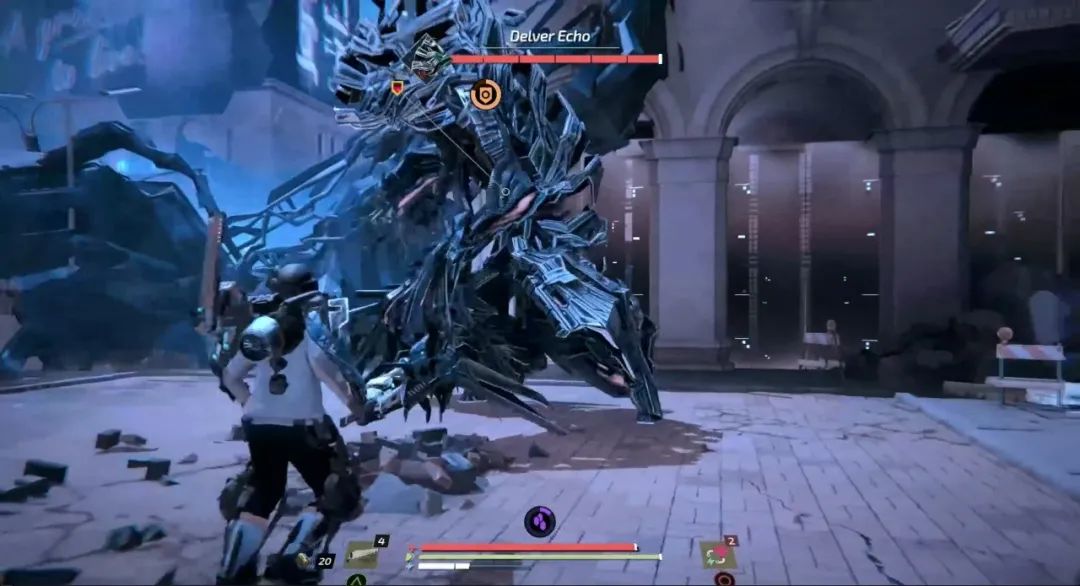The height and width of the screenshot is (586, 1080).
Task: Click the red shield marker icon
Action: pos(398,88)
